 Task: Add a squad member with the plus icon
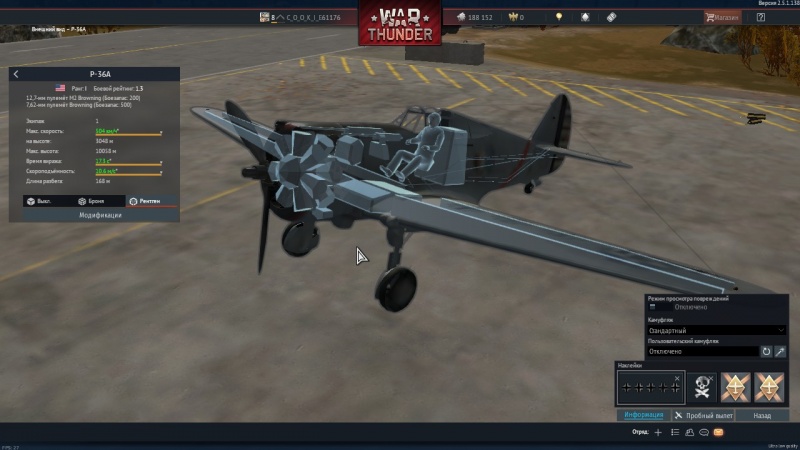tap(657, 433)
